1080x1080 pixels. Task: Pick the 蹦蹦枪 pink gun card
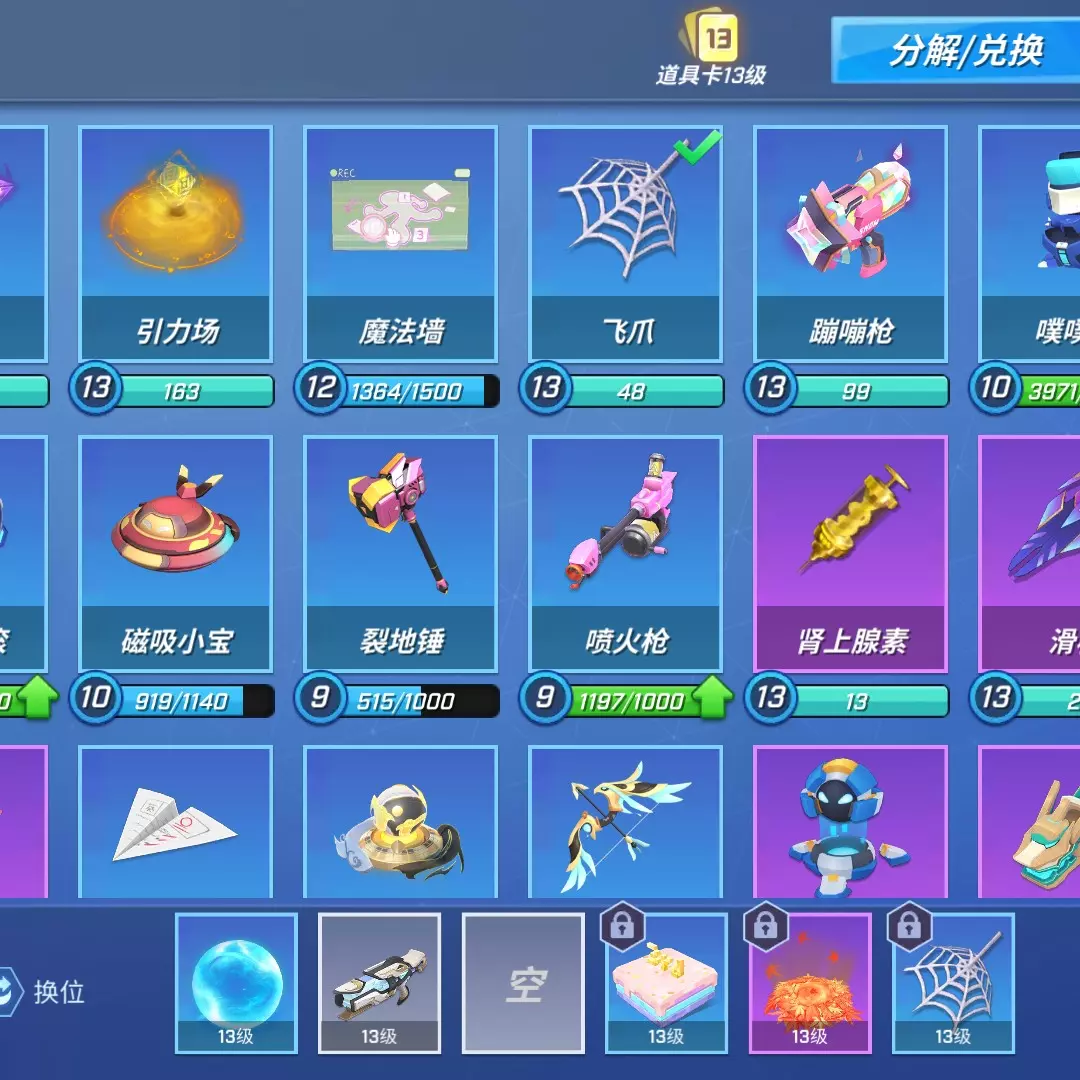tap(850, 243)
